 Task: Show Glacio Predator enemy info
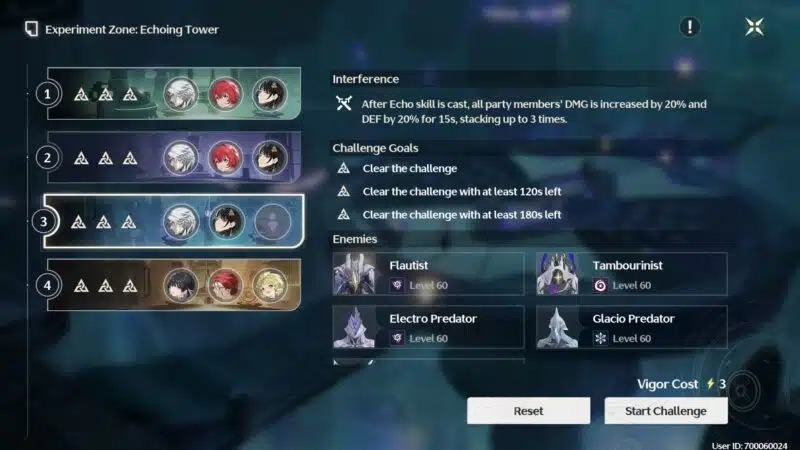tap(632, 327)
